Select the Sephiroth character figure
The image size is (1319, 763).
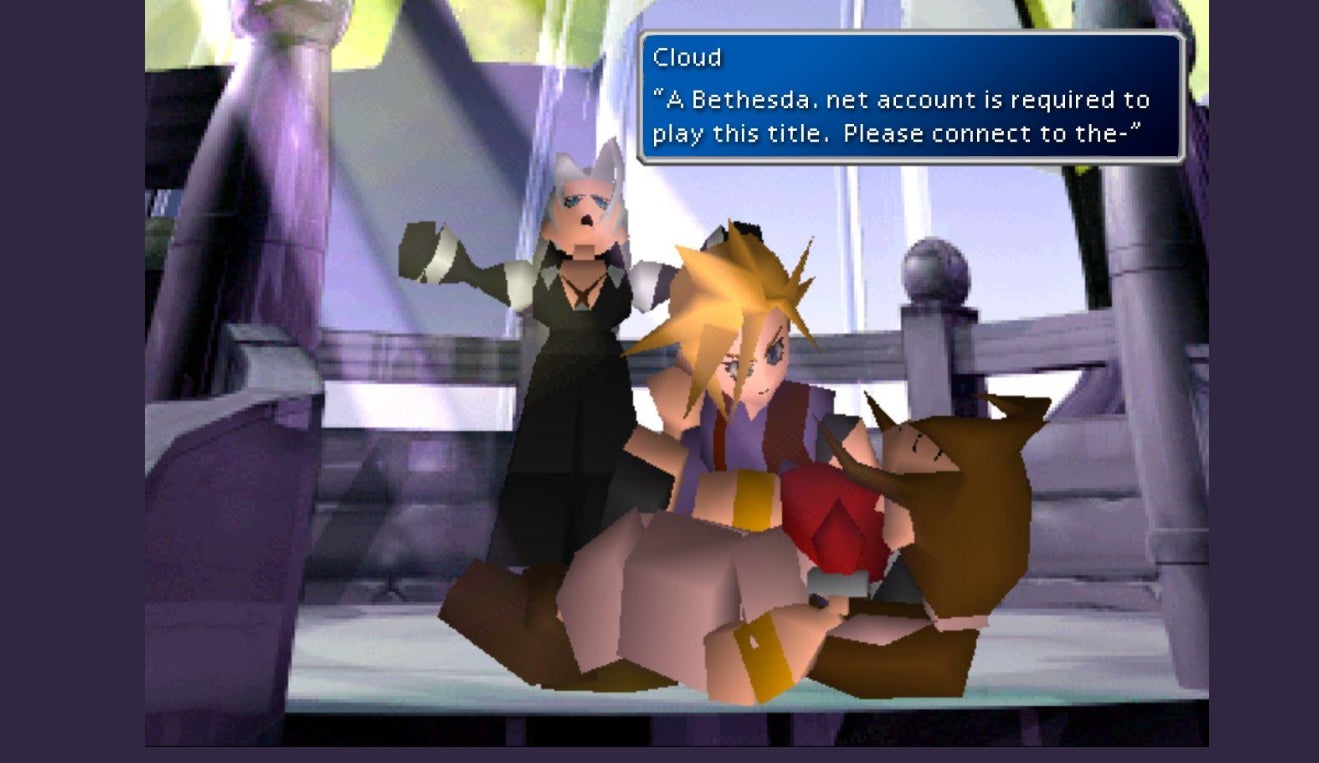tap(575, 330)
